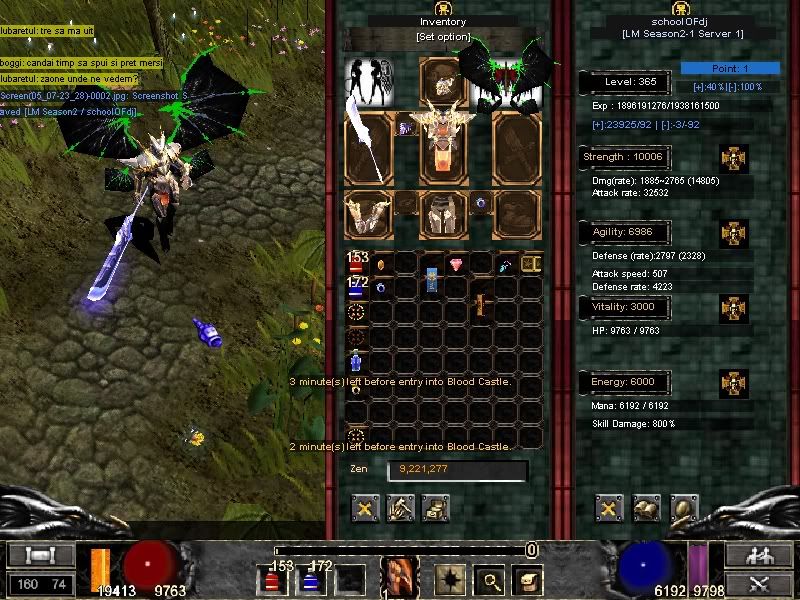This screenshot has height=600, width=800.
Task: Select the red potion stack in inventory
Action: (x=358, y=264)
